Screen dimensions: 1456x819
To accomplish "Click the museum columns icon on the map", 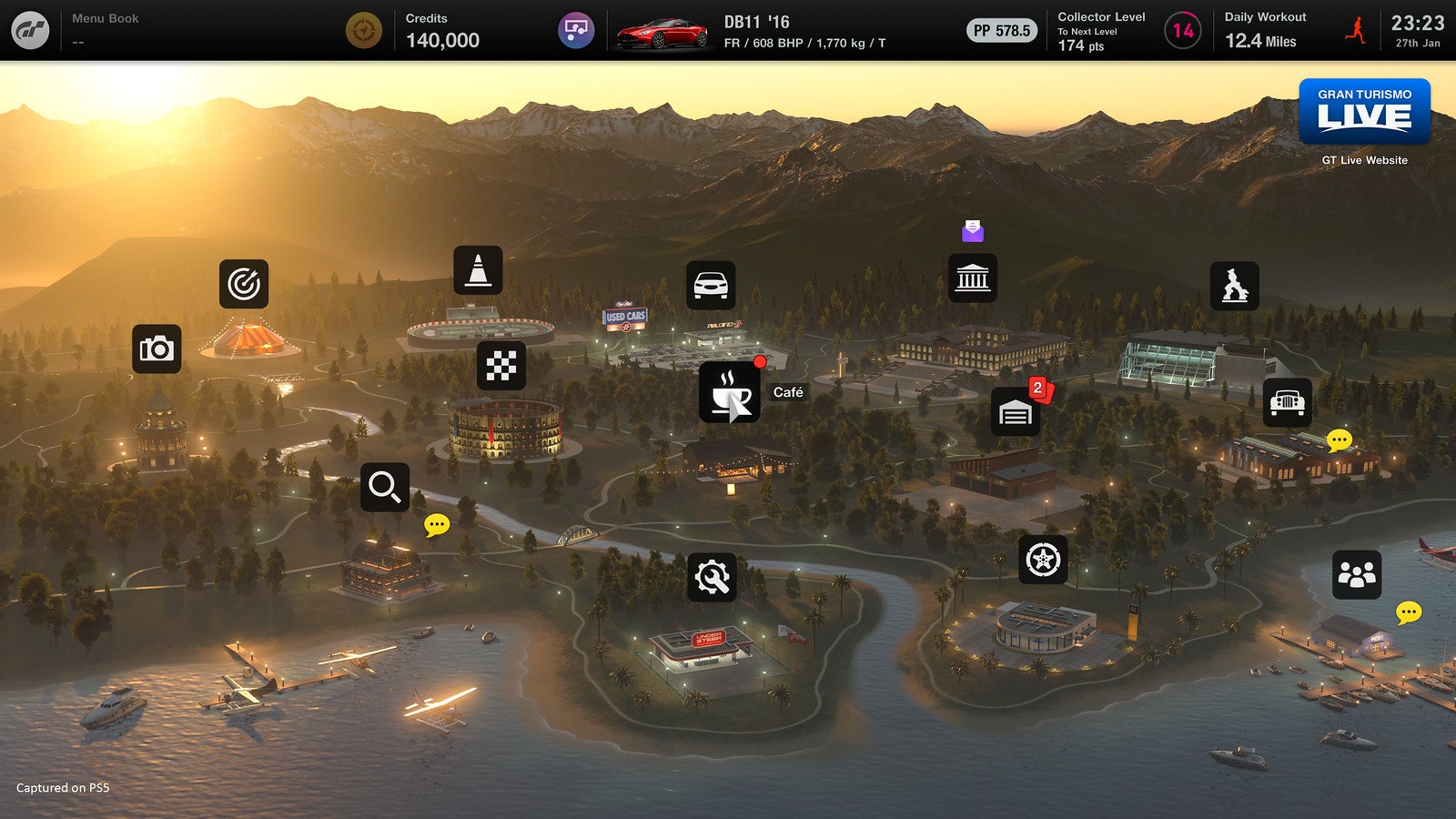I will (x=973, y=278).
